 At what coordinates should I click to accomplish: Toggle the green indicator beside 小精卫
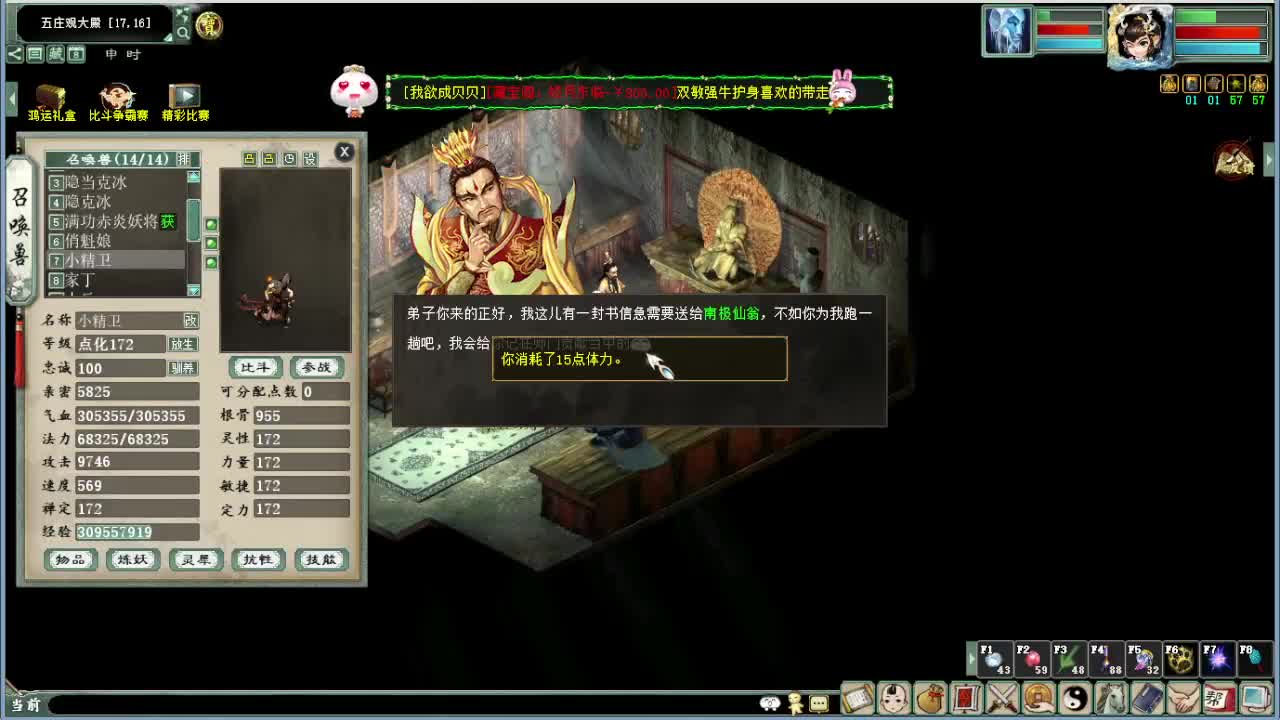tap(211, 261)
